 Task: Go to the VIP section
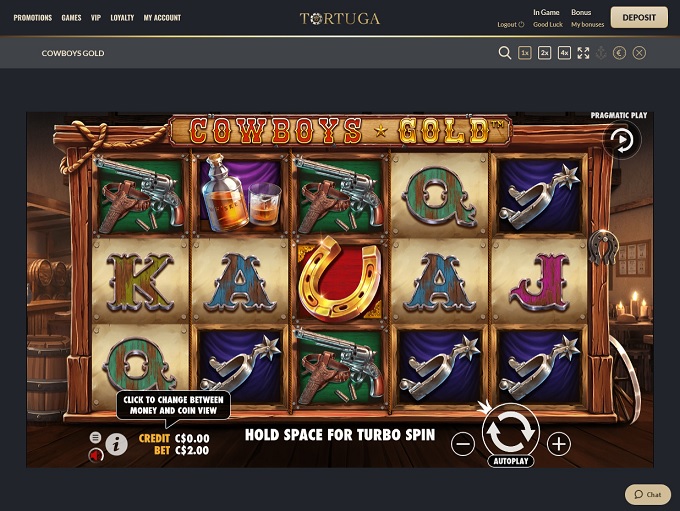96,18
